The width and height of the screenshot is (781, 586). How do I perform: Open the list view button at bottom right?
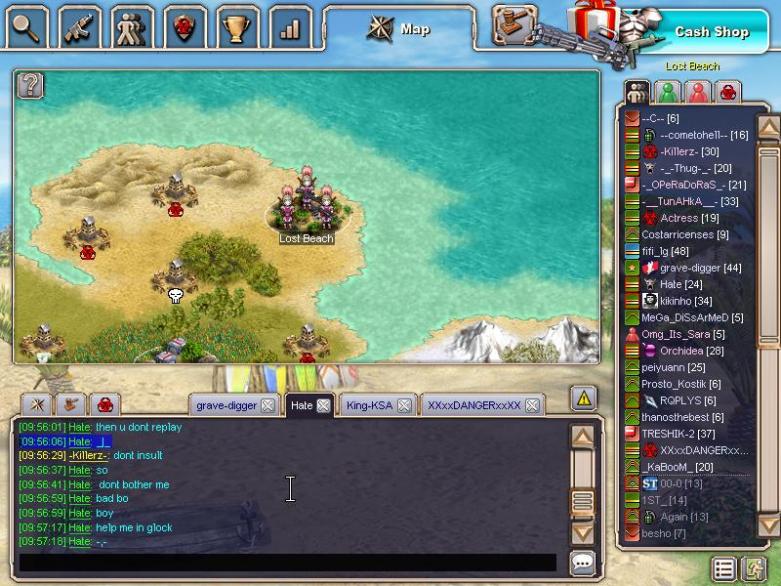pos(724,570)
